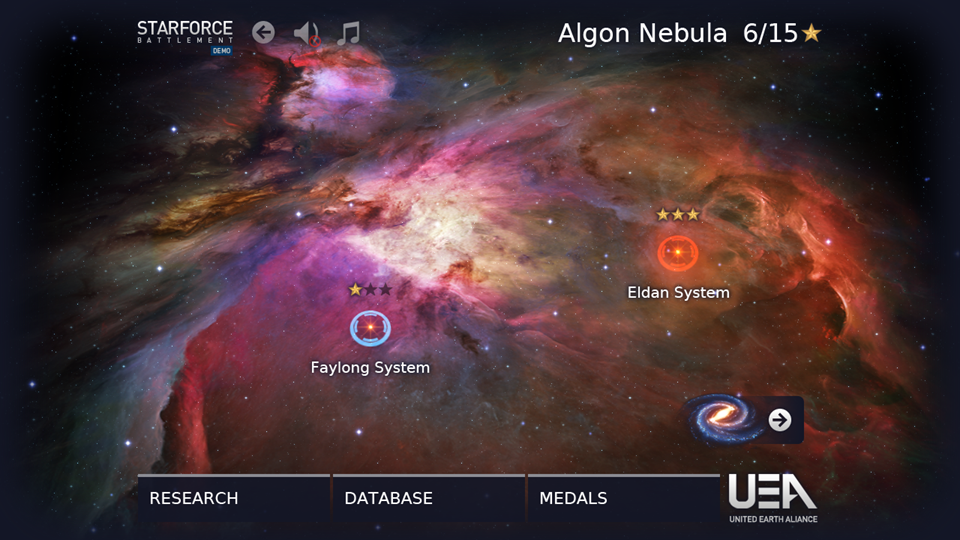Select the Faylong System level
The image size is (960, 540).
[370, 328]
